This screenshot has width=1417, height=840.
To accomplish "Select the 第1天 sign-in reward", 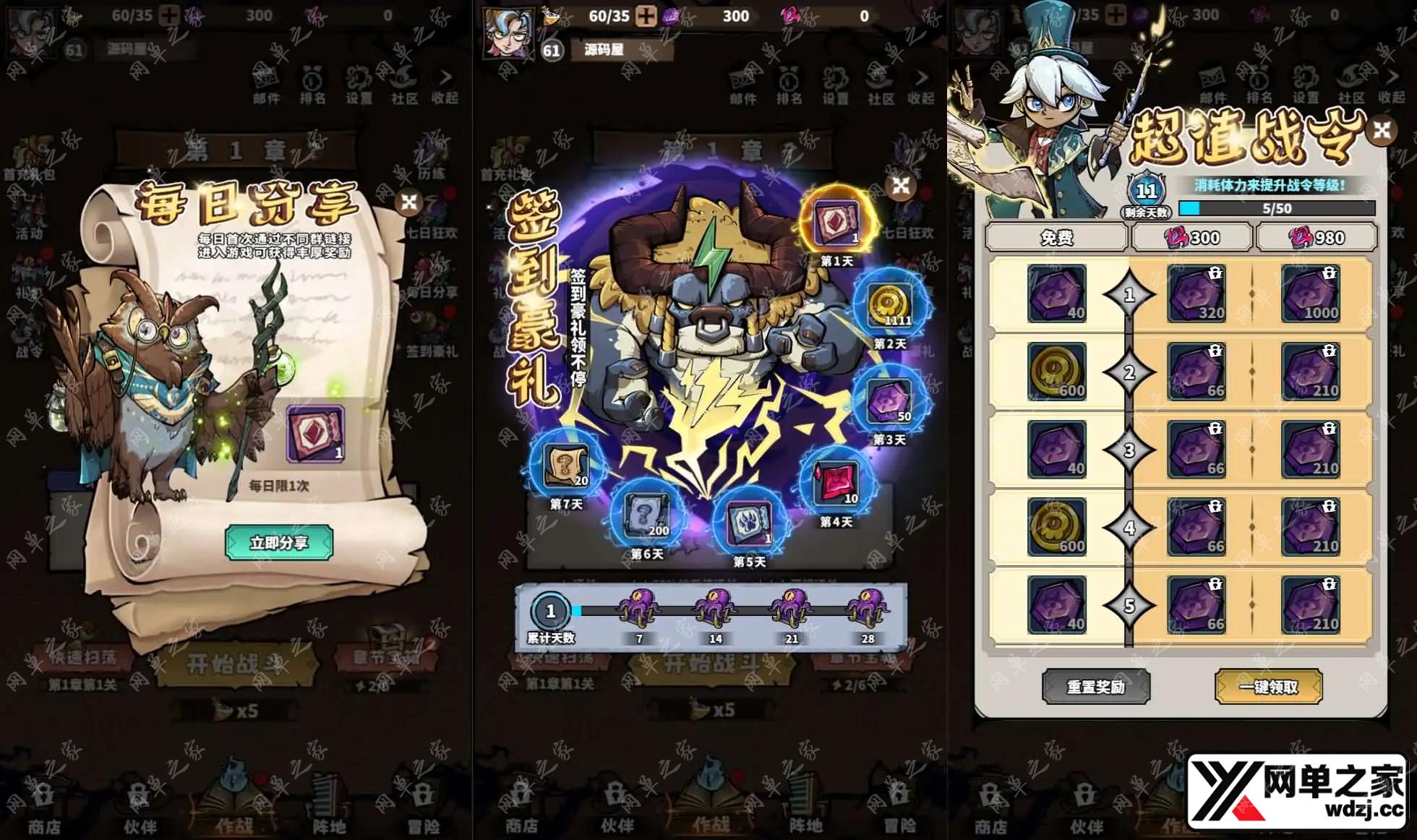I will [836, 222].
